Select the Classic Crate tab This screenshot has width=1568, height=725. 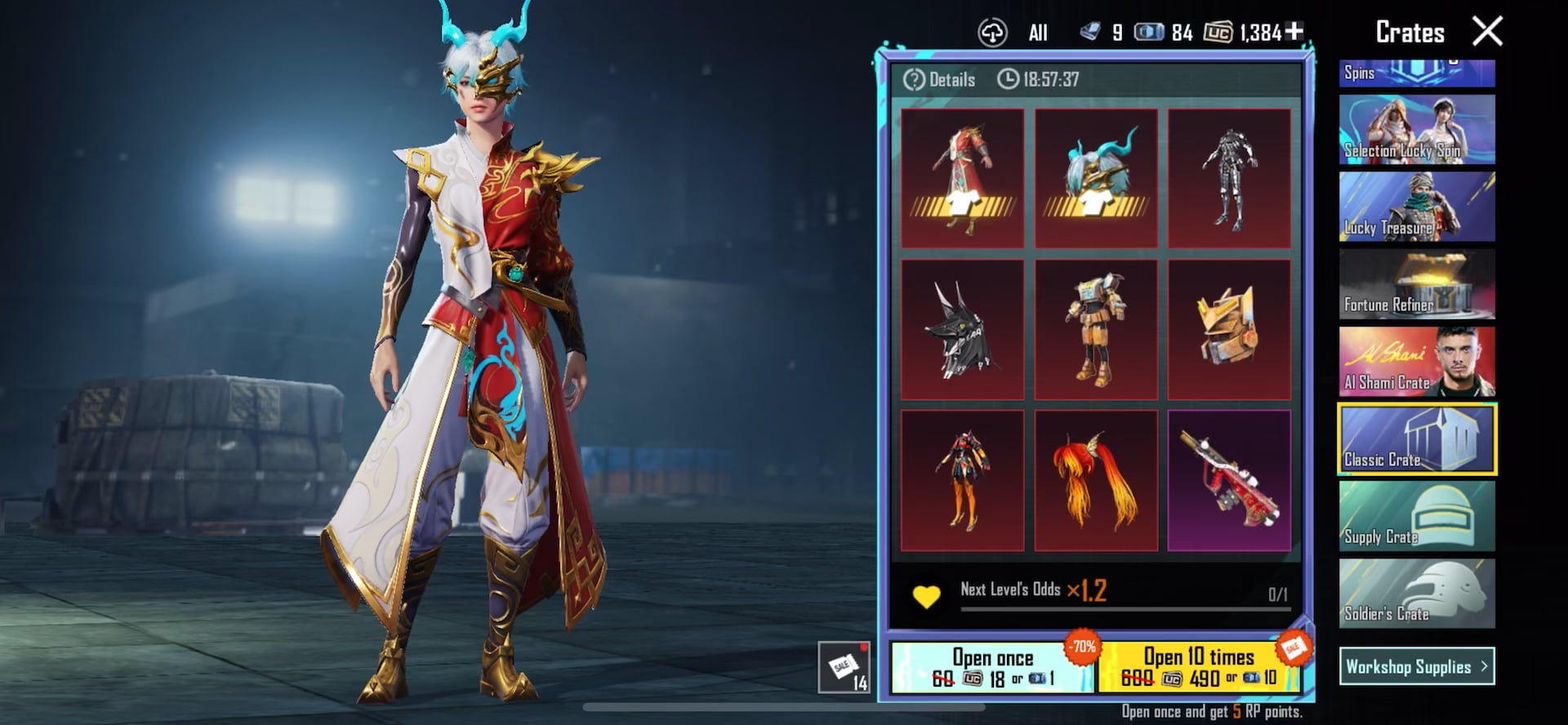tap(1417, 439)
